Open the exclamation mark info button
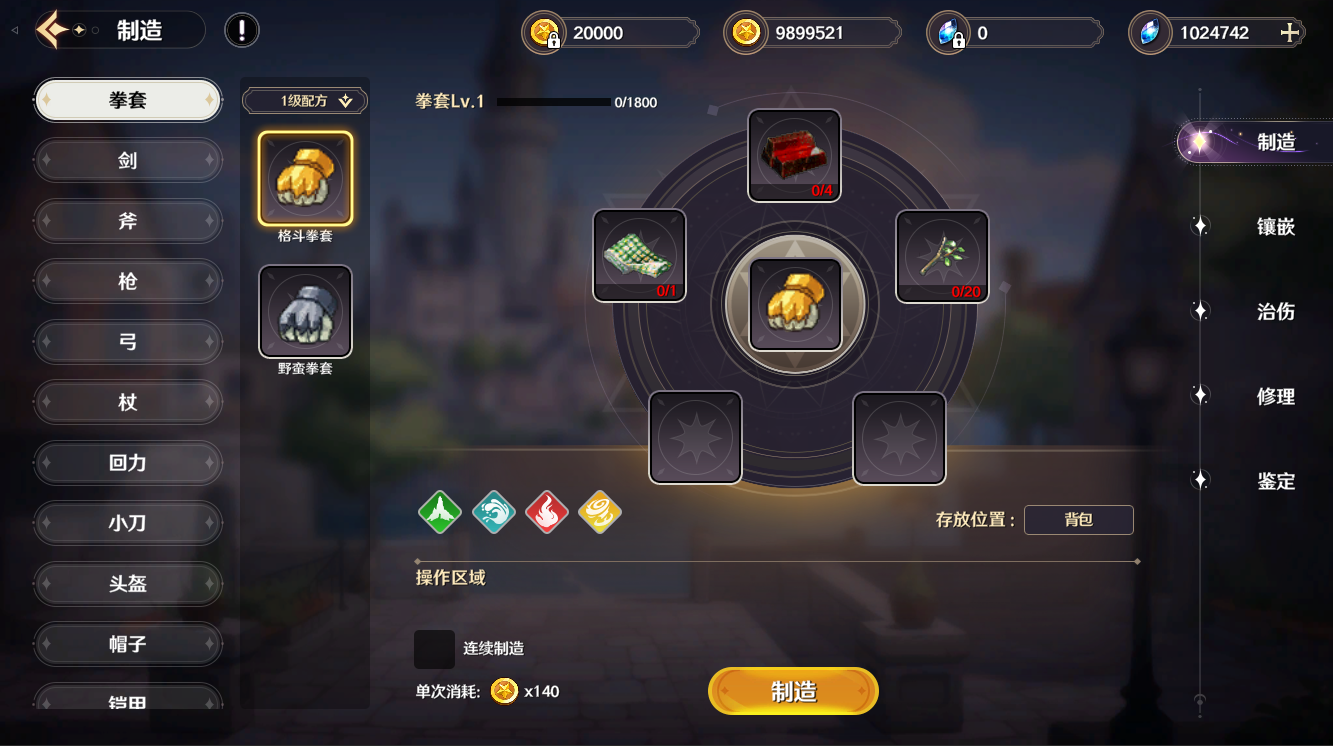 point(242,30)
